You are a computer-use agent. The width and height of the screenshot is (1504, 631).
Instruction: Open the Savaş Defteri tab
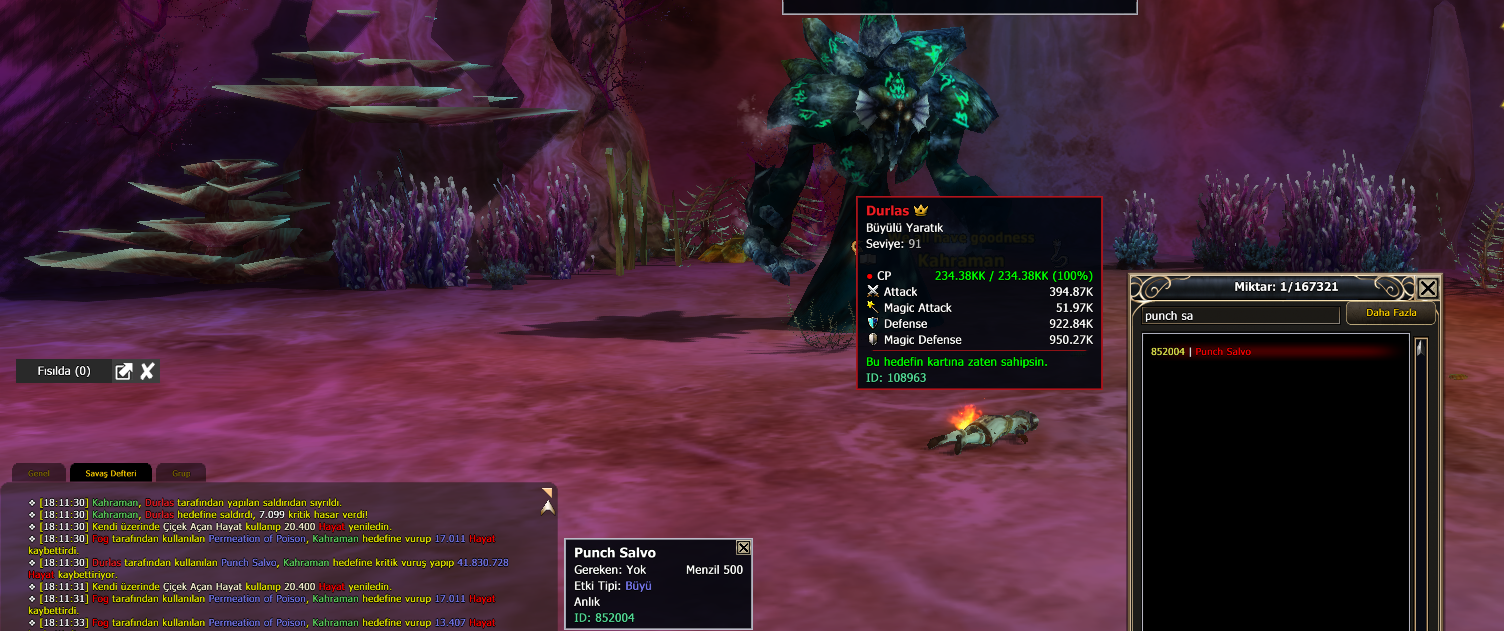click(x=110, y=473)
